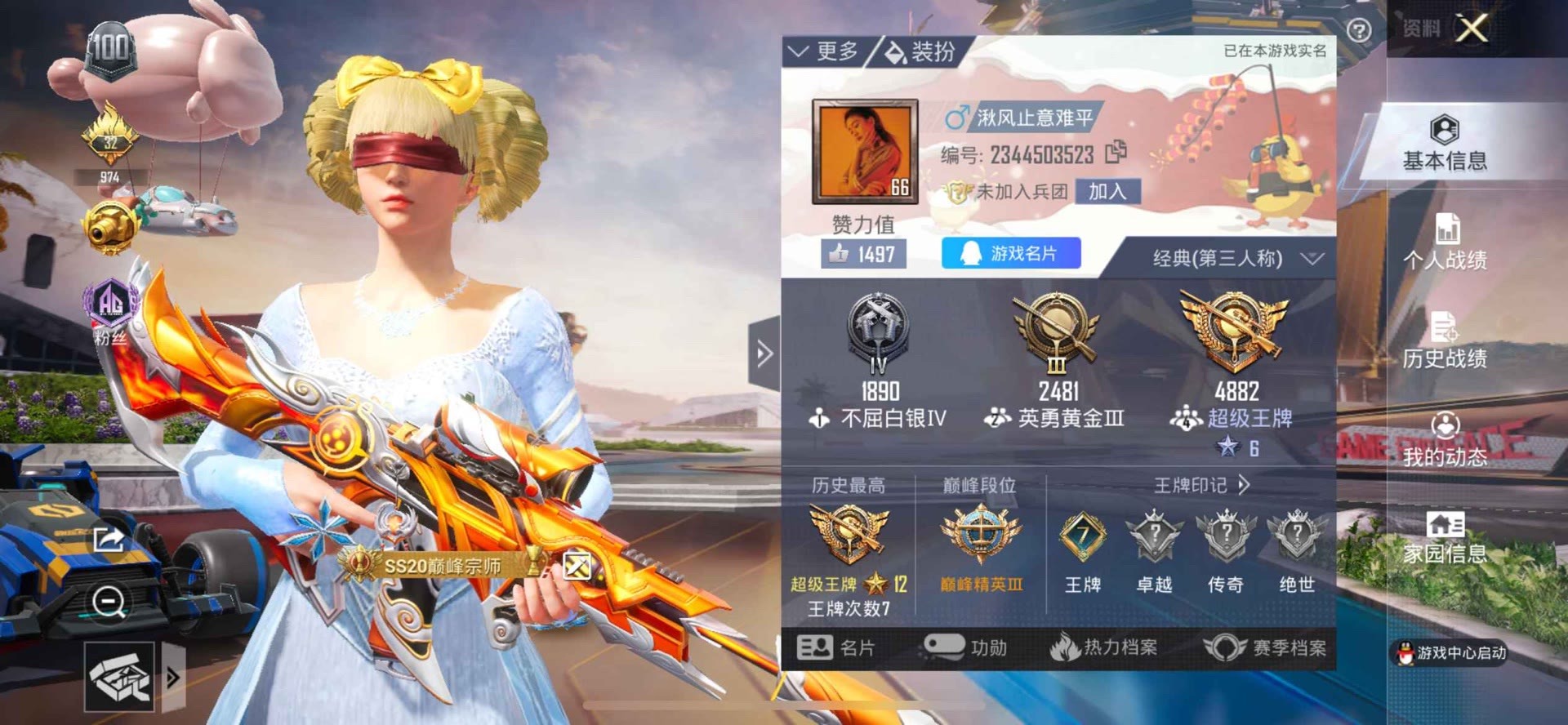Click 加入 to join a clan
Image resolution: width=1568 pixels, height=725 pixels.
[x=1107, y=192]
